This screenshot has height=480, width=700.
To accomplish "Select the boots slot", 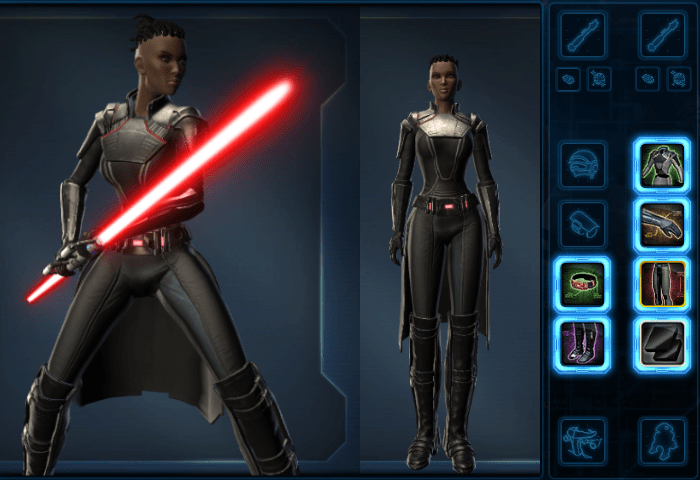I will [x=582, y=342].
